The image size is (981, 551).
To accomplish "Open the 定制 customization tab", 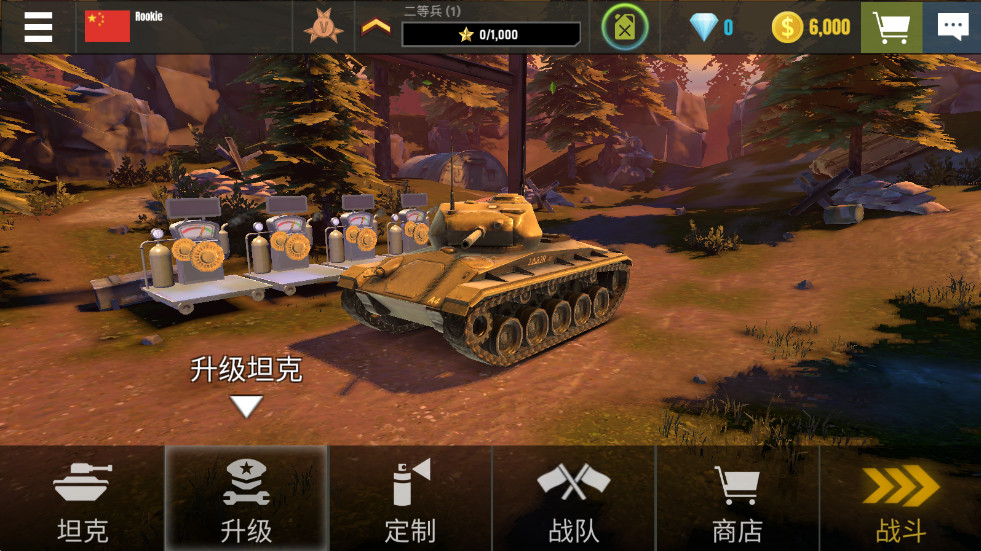I will tap(410, 499).
